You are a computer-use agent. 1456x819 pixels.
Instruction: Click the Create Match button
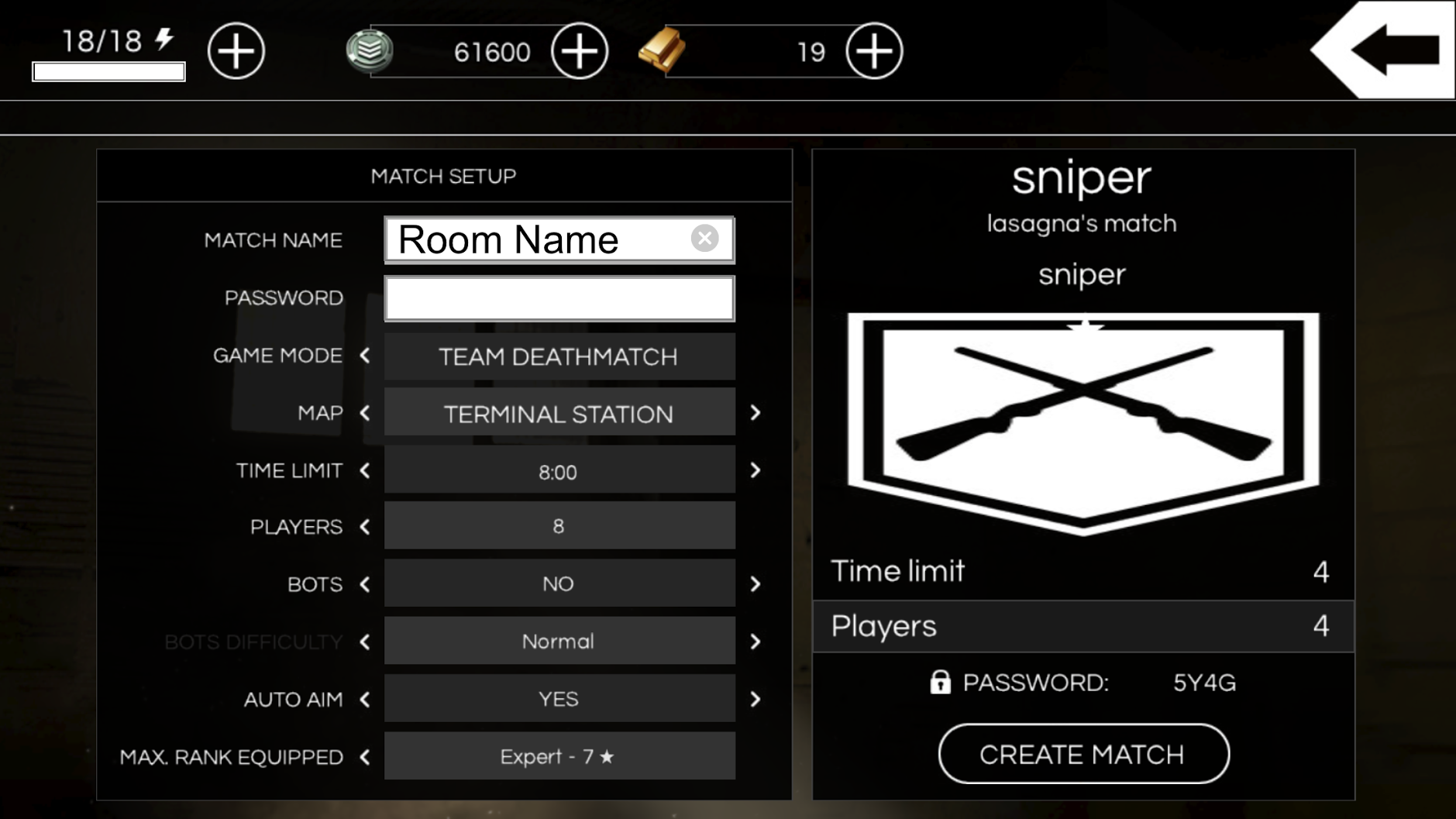1083,754
